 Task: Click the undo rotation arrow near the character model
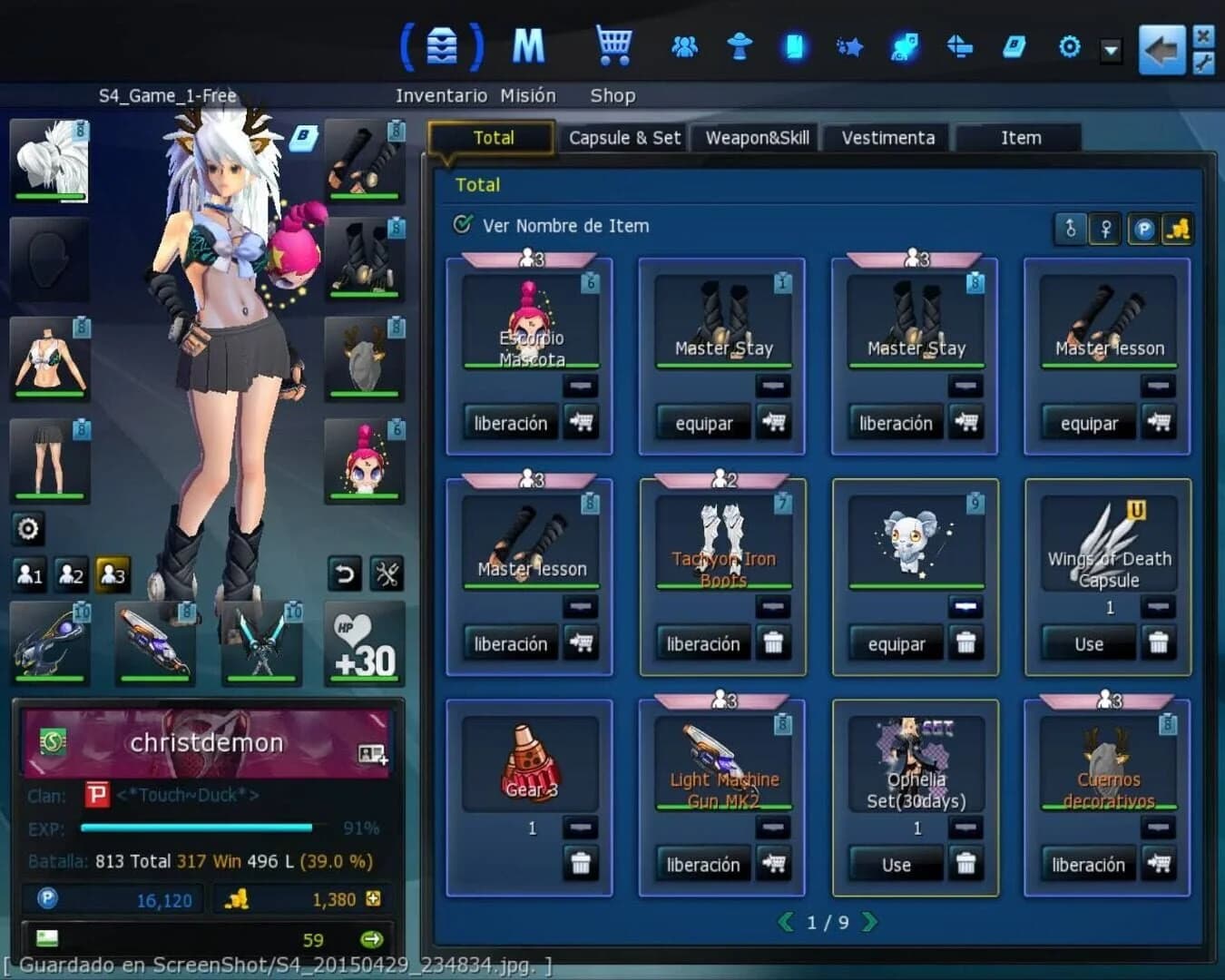click(345, 574)
